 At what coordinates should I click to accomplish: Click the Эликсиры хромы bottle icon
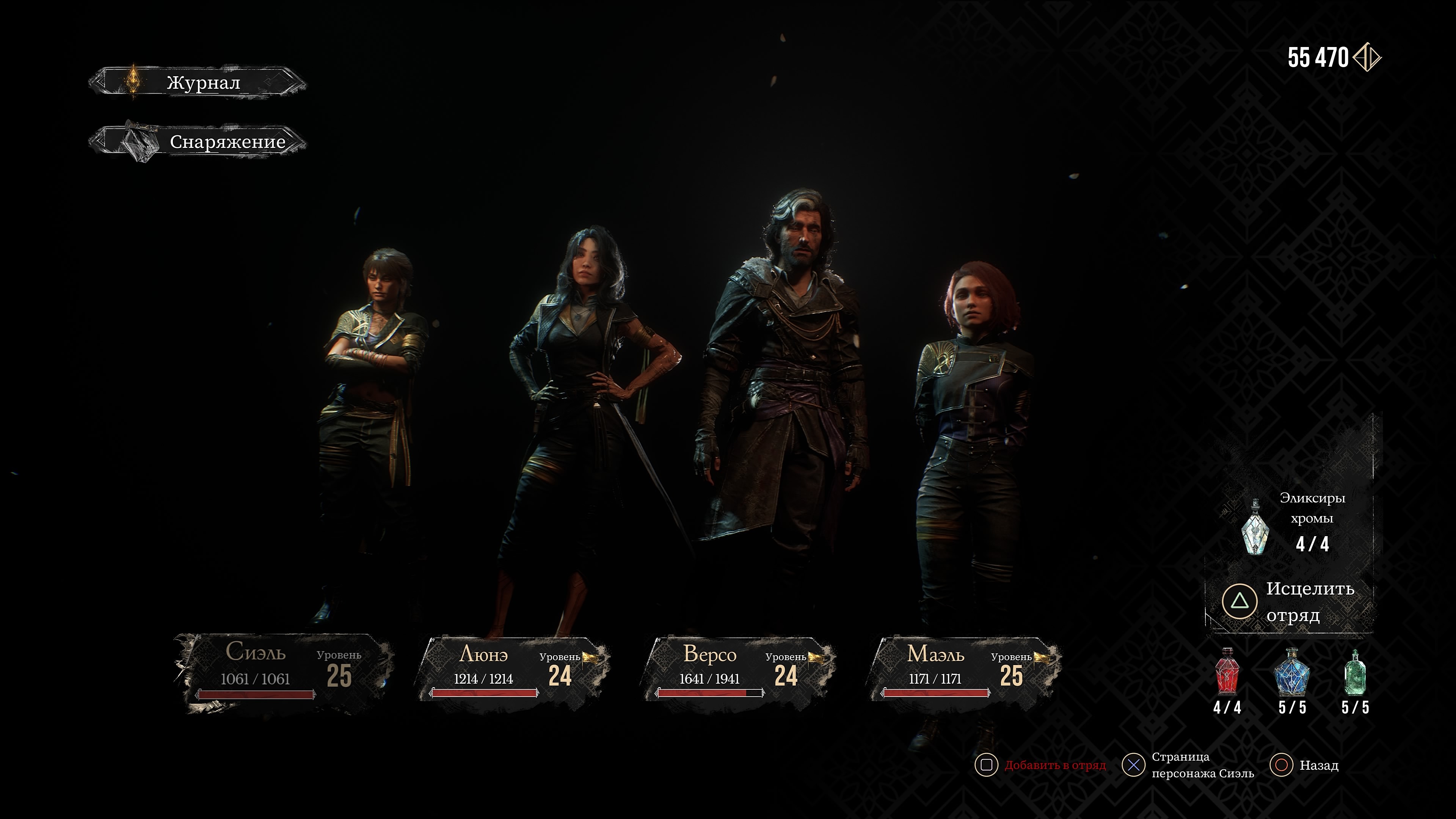pyautogui.click(x=1255, y=527)
